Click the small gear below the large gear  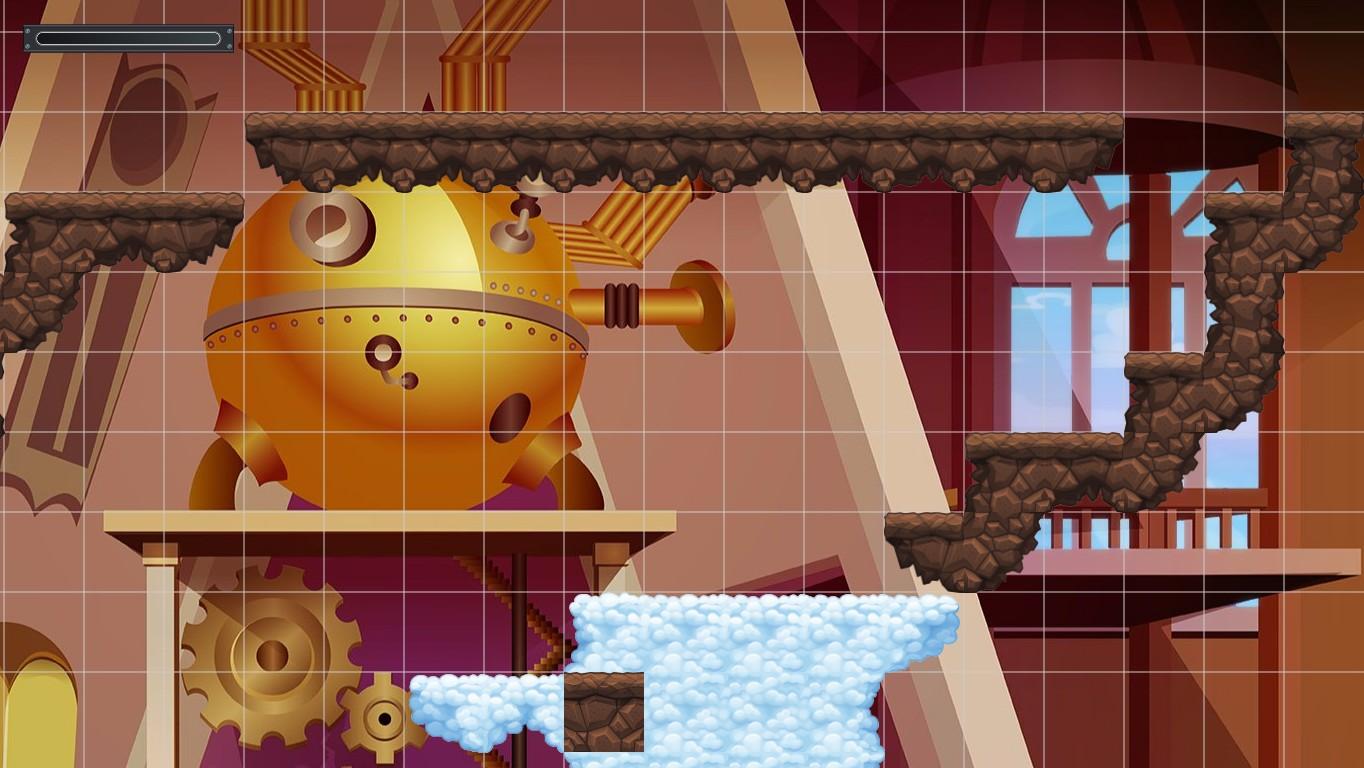pos(385,718)
